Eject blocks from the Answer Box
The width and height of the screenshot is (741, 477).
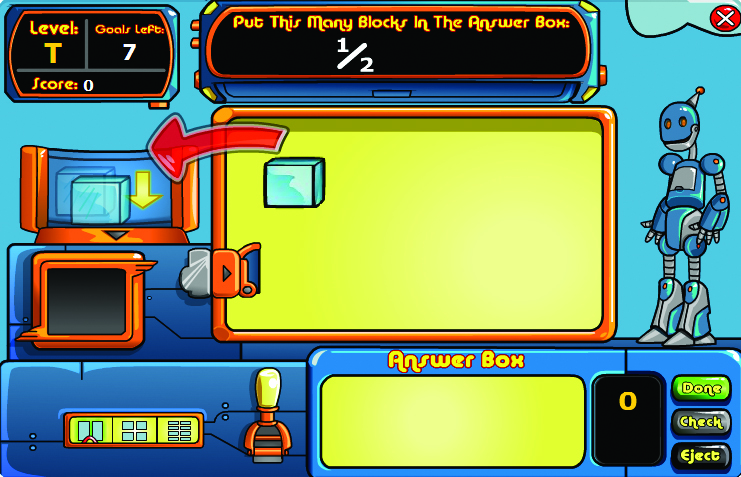coord(700,455)
